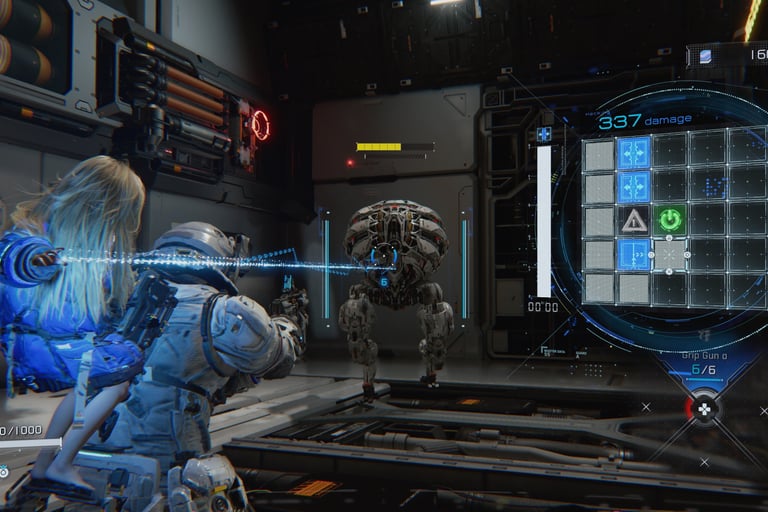Choose the warning triangle hazard tile

(634, 221)
